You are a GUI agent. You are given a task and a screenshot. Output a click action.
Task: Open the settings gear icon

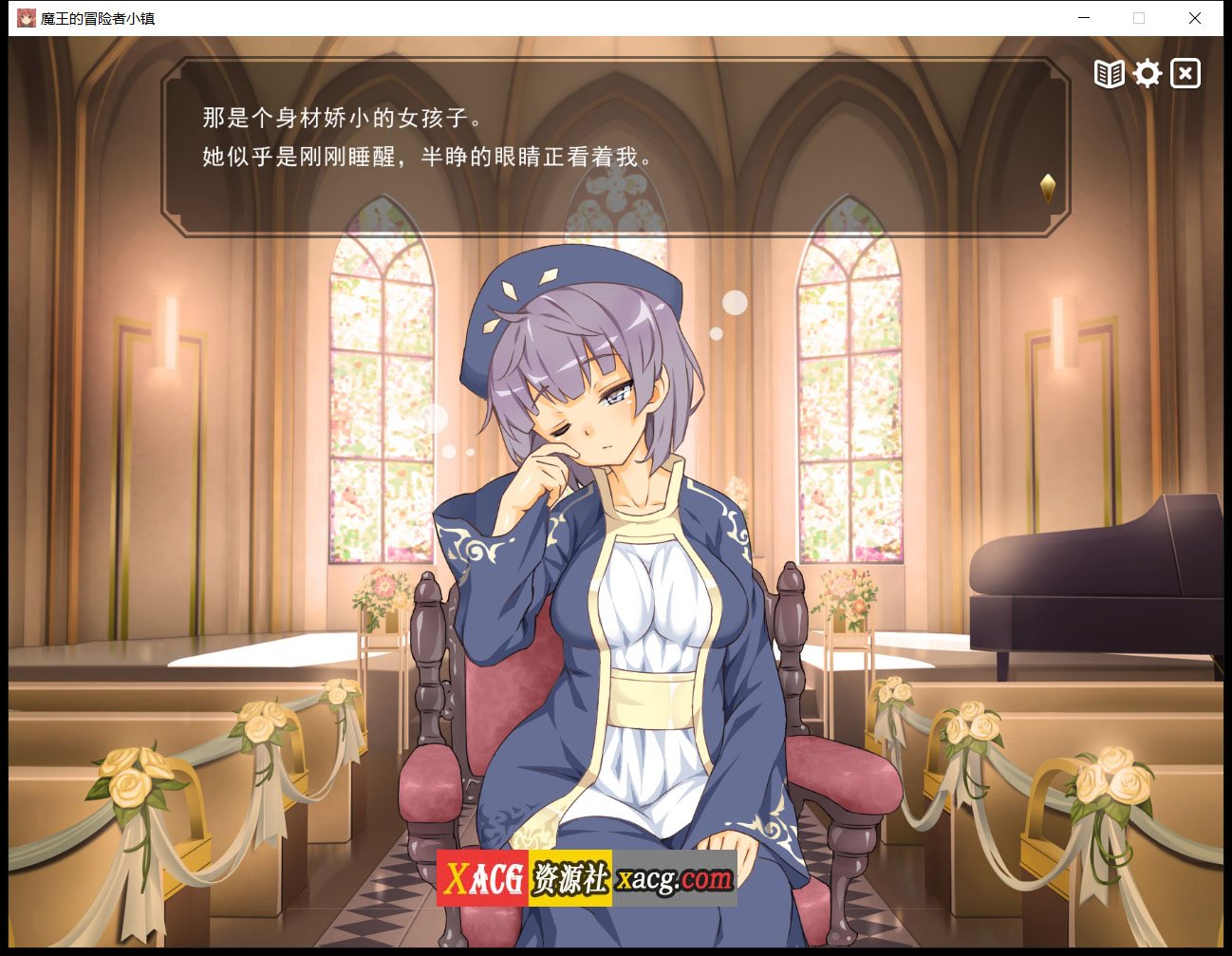1148,72
